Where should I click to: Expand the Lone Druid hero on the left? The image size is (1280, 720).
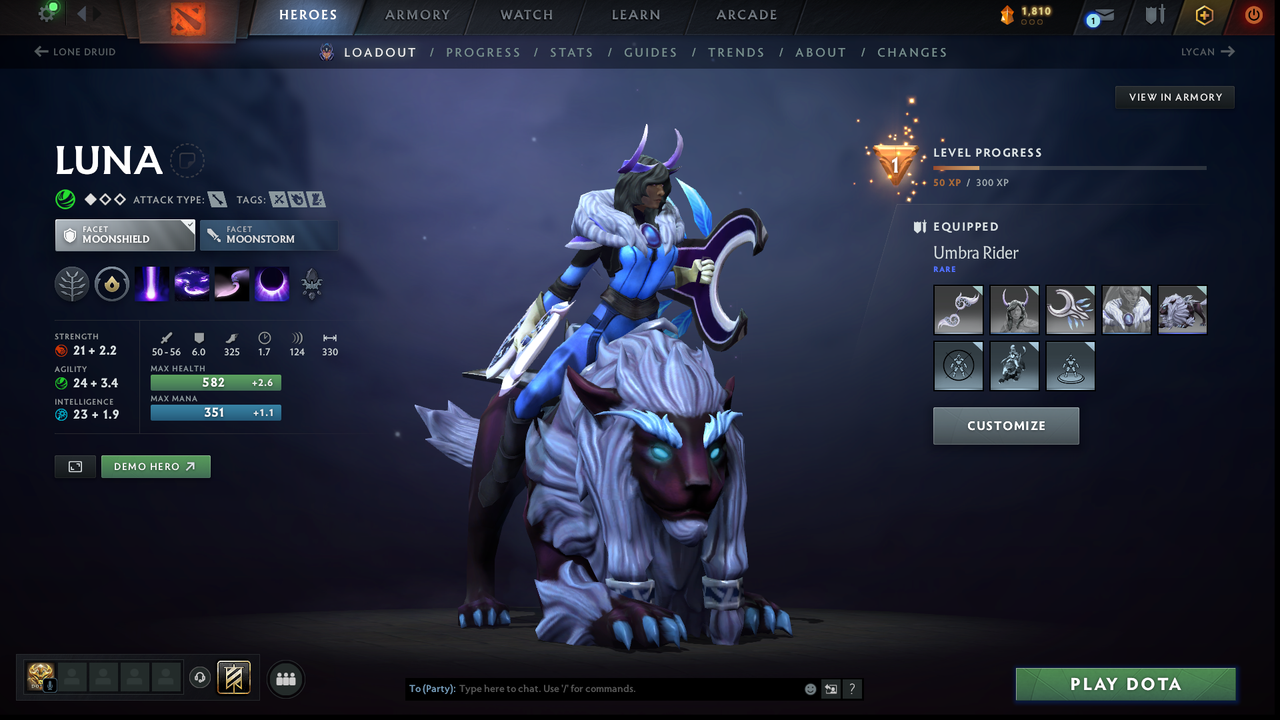(x=75, y=51)
